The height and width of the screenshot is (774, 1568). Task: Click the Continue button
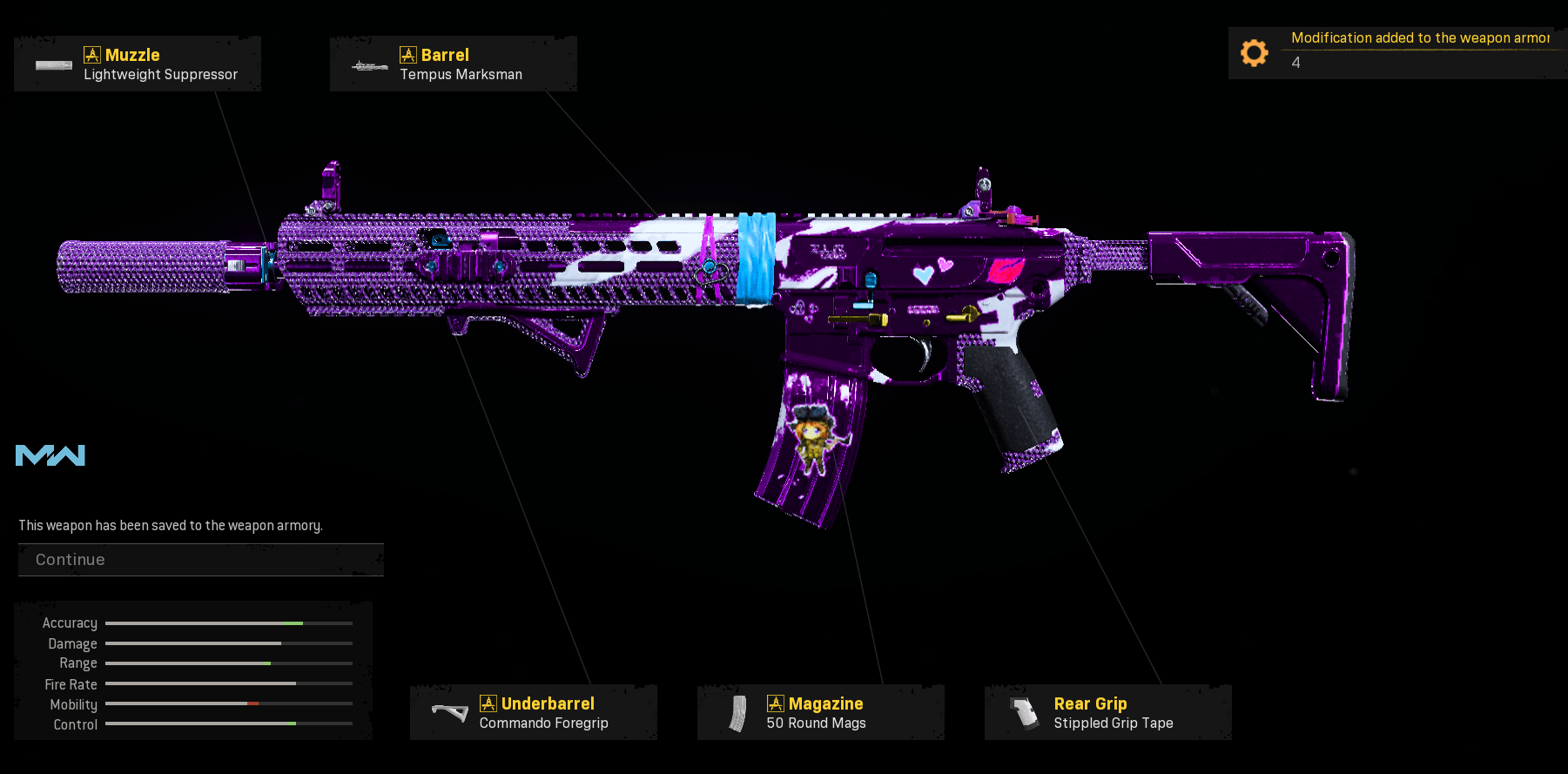point(200,560)
